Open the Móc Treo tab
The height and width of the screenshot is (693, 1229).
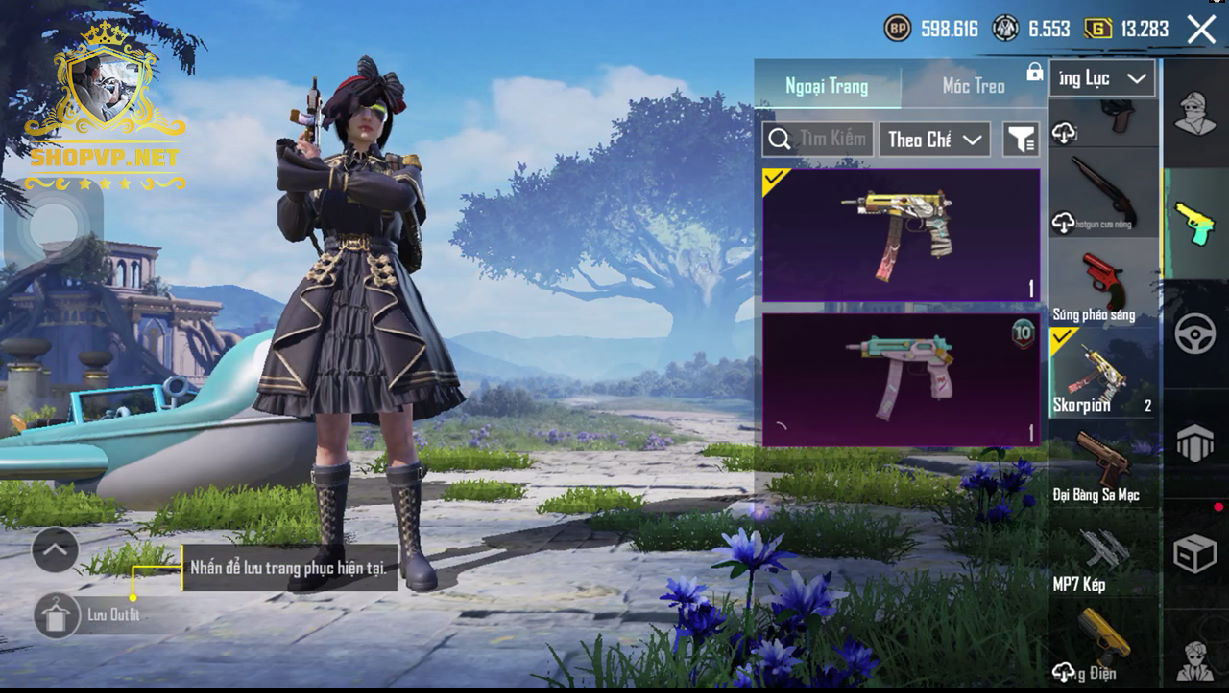tap(973, 86)
